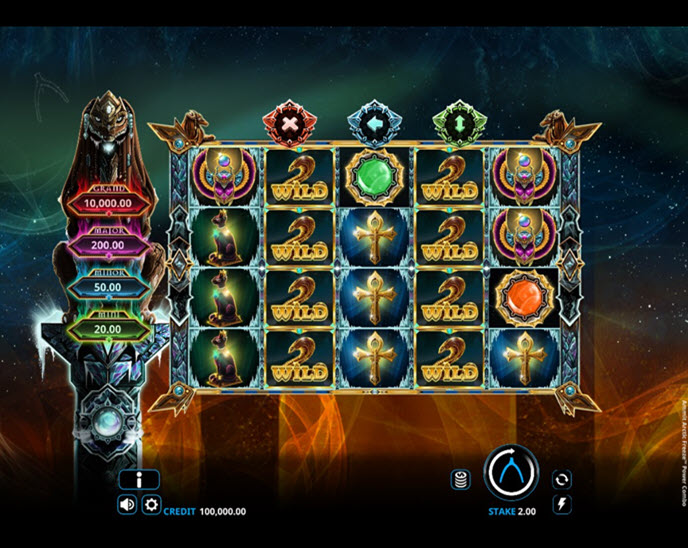Spin the reels with the round button

coord(511,472)
